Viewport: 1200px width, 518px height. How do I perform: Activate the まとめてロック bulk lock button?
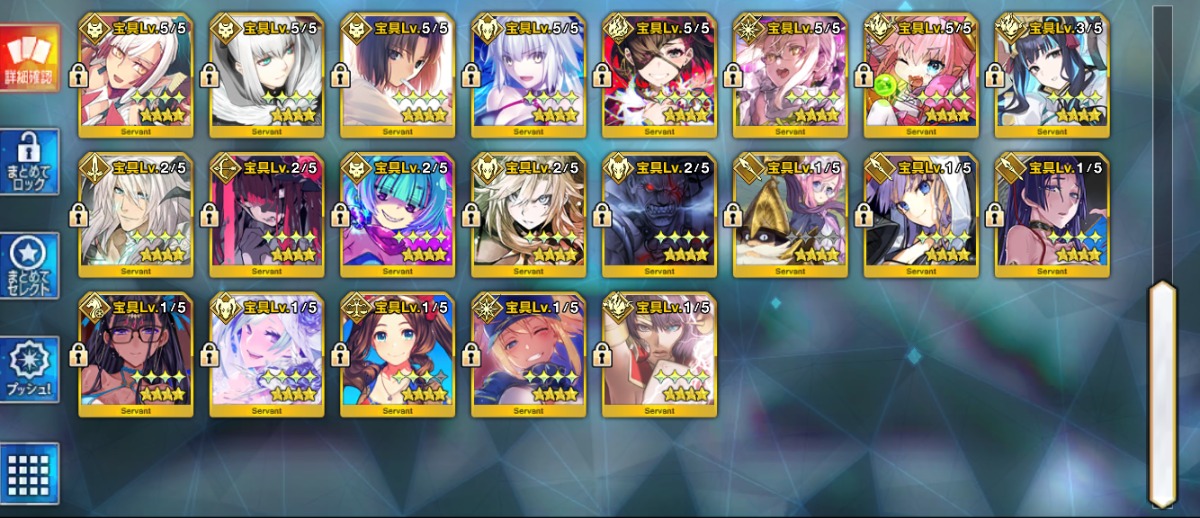(x=30, y=162)
